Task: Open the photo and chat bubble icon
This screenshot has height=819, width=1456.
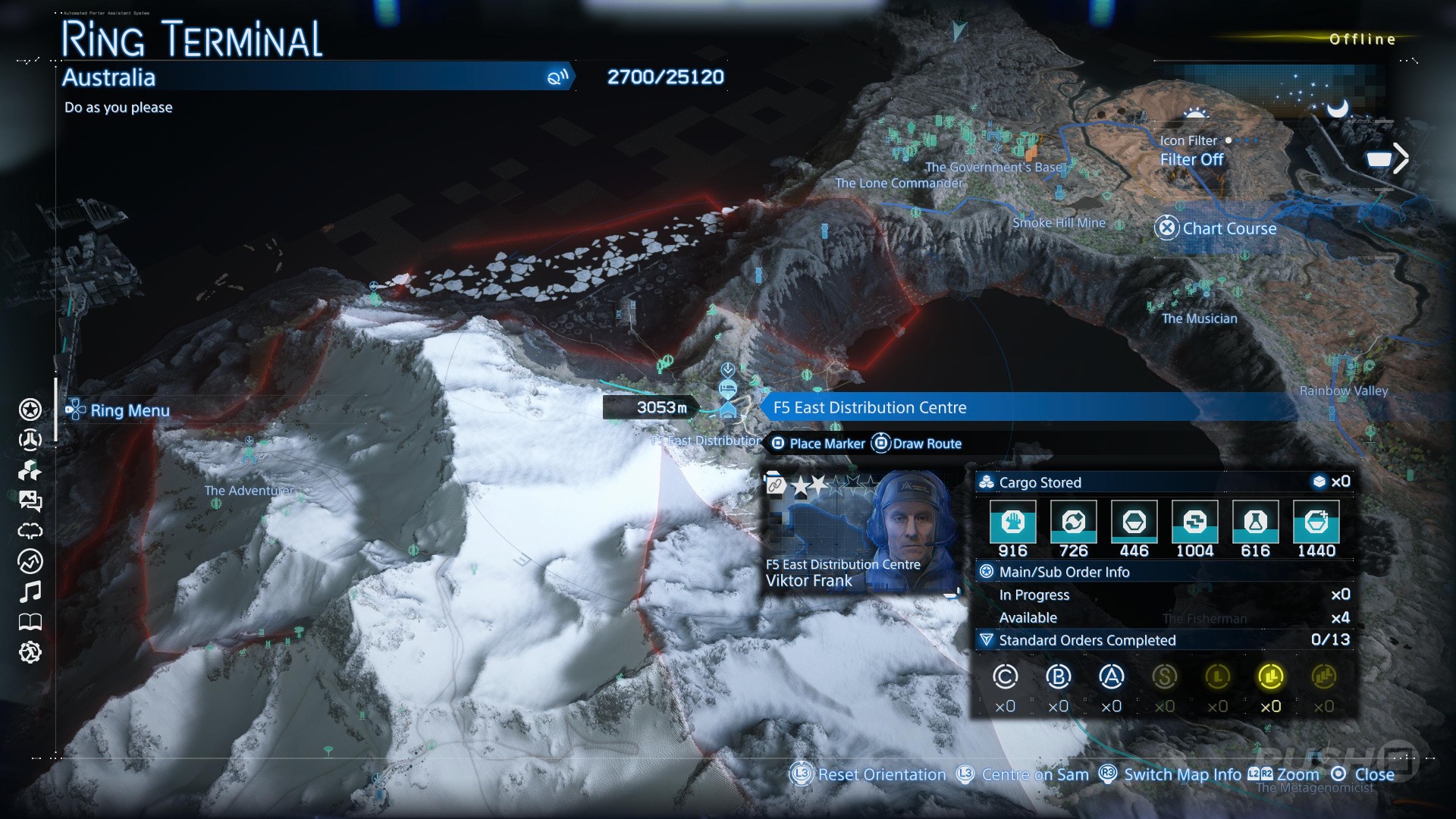Action: click(30, 501)
